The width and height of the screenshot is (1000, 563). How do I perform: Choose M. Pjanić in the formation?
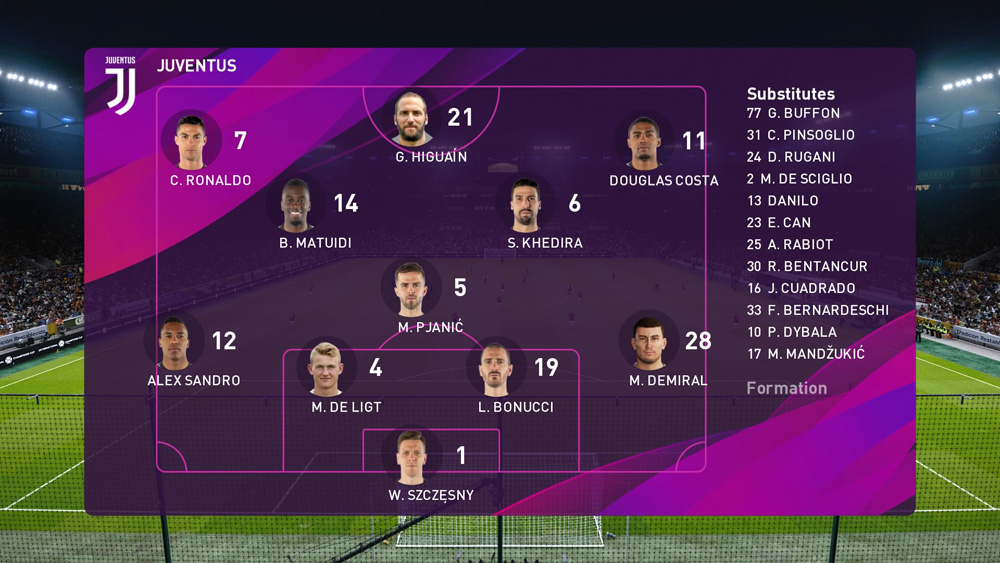click(x=411, y=289)
